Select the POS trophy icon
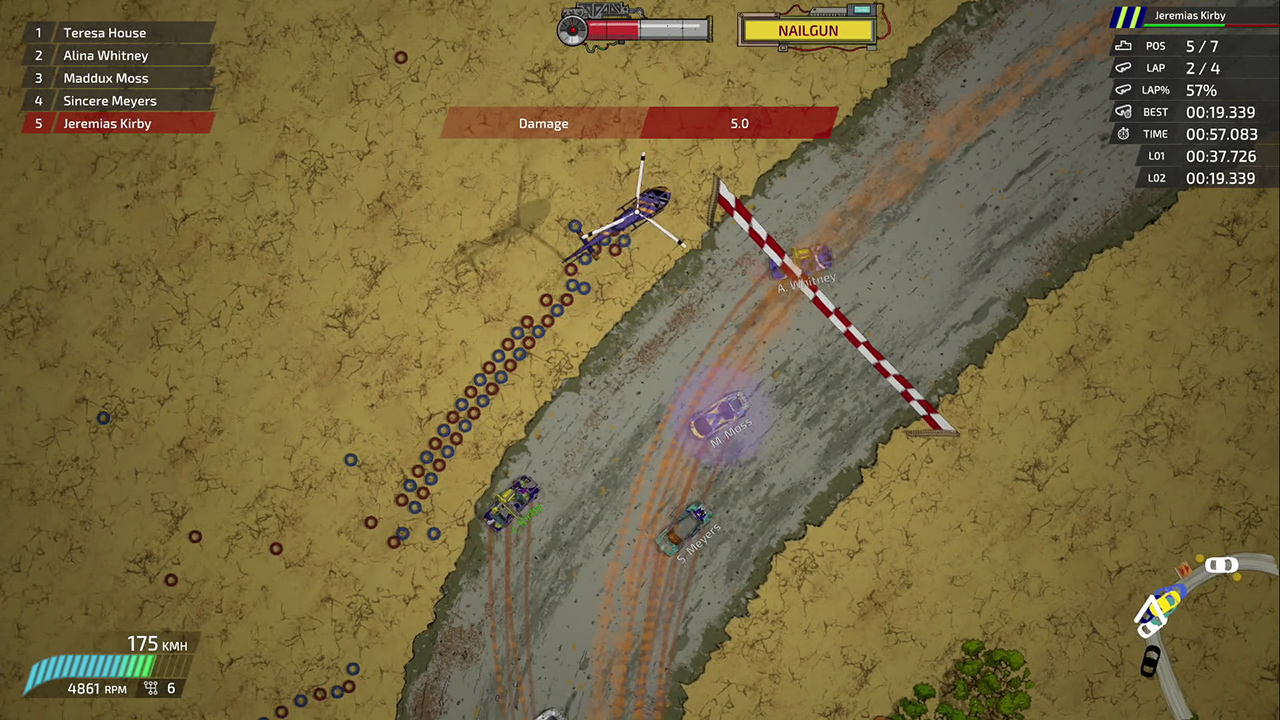Image resolution: width=1280 pixels, height=720 pixels. [1124, 45]
